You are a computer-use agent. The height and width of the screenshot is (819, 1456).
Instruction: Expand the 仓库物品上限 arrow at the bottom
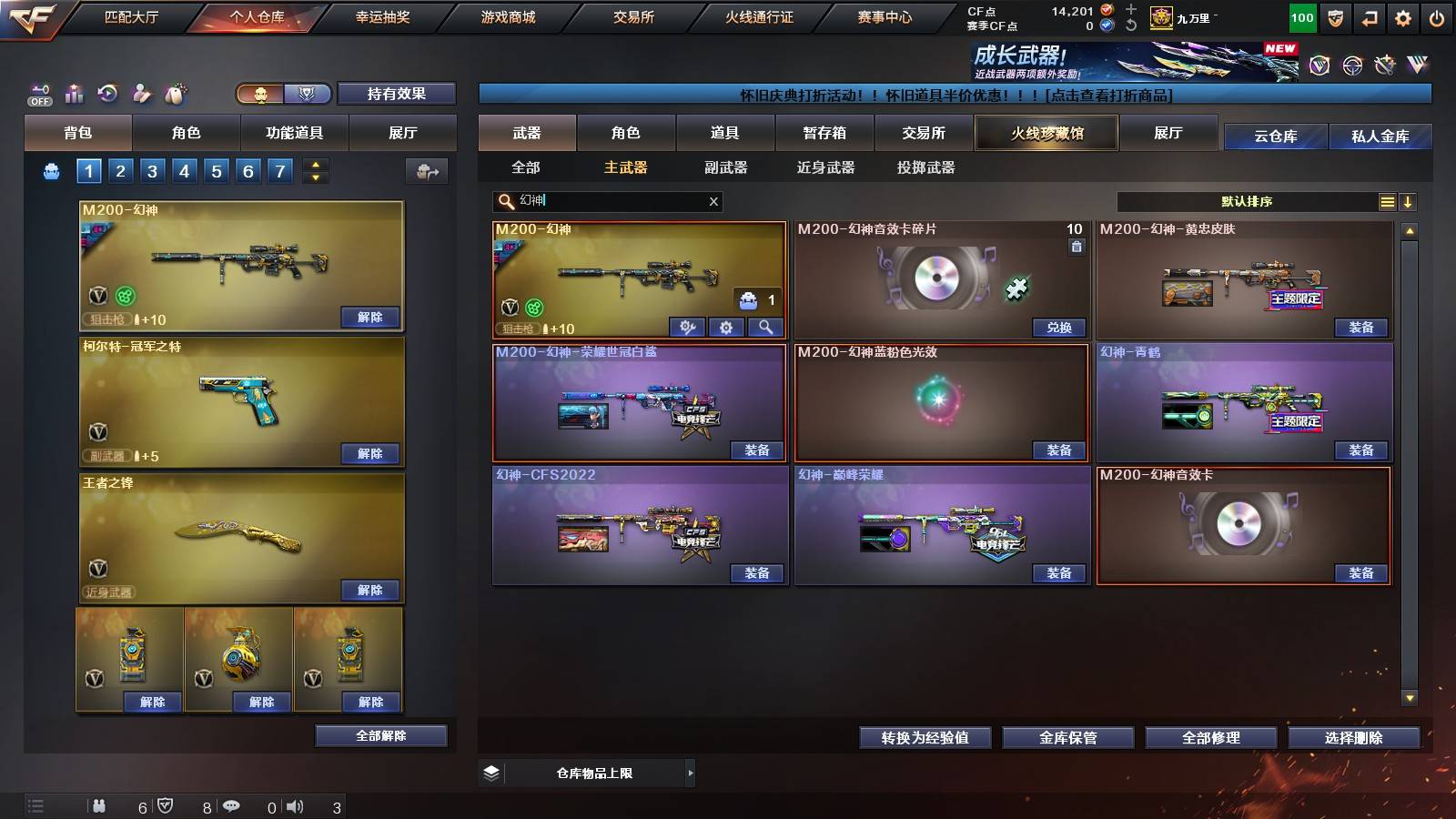690,773
